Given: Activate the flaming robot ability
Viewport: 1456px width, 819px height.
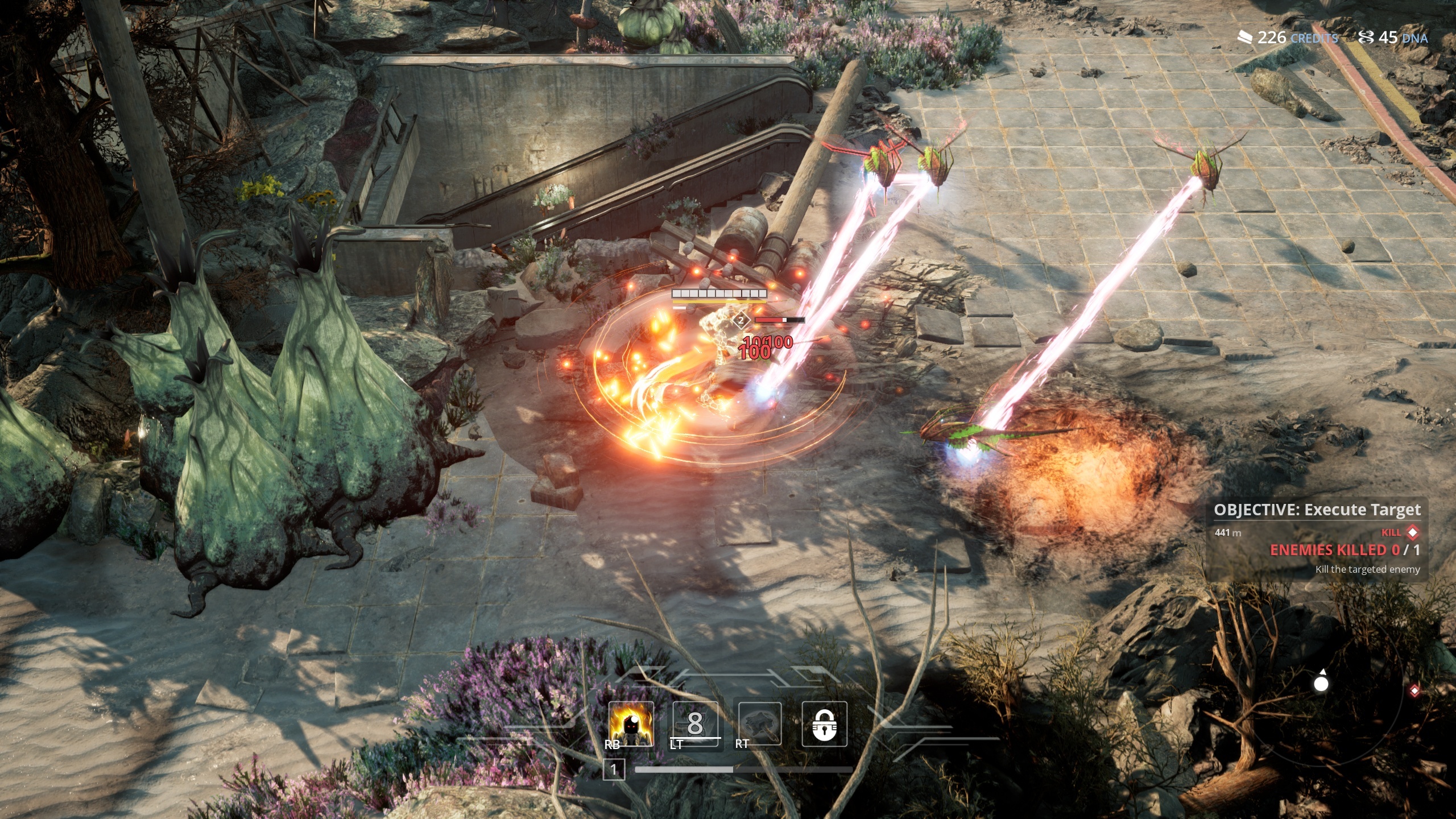Looking at the screenshot, I should pos(631,723).
